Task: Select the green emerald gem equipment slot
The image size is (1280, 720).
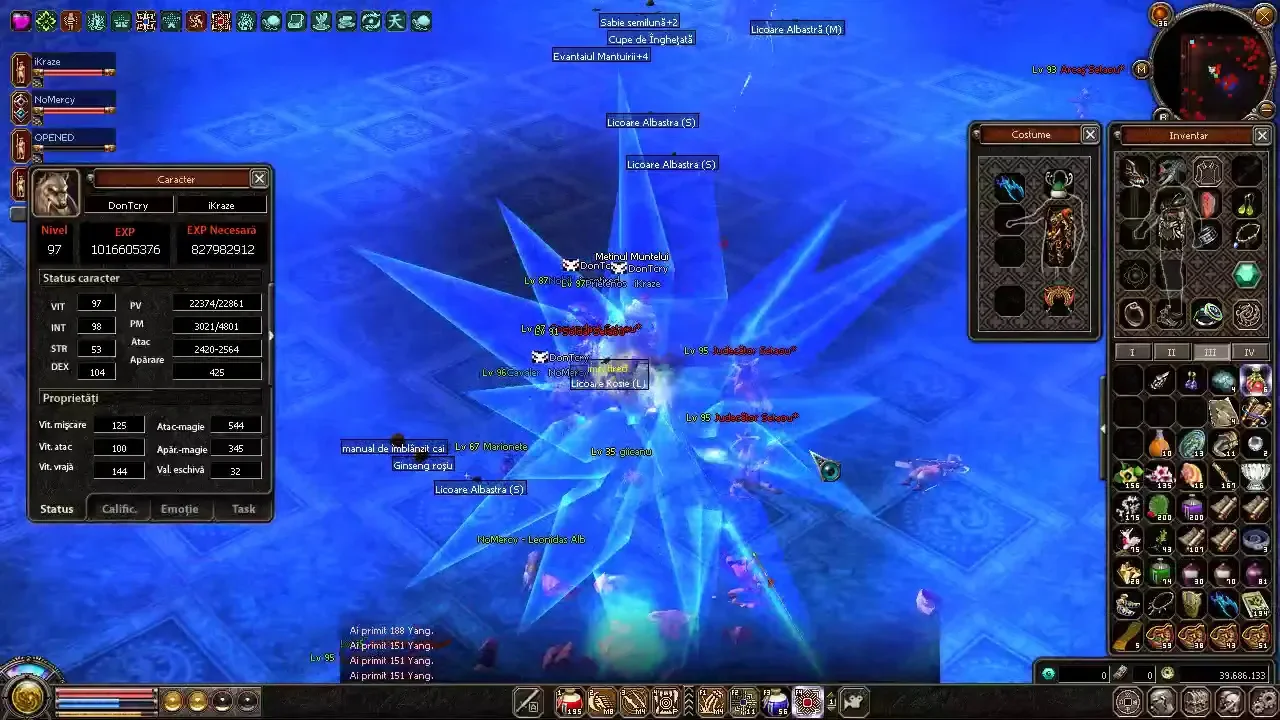Action: point(1246,274)
